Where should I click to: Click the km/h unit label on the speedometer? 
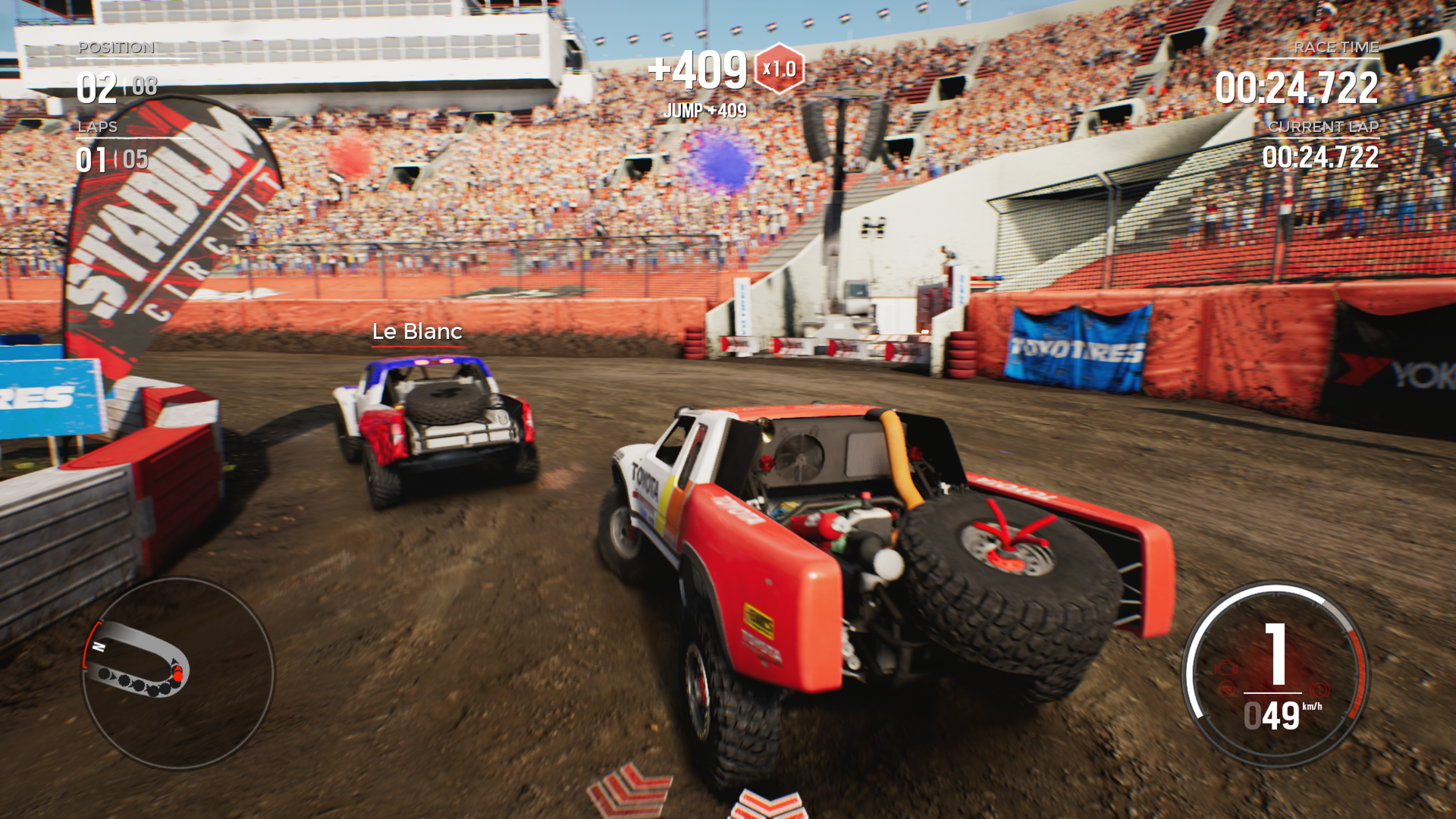point(1312,707)
